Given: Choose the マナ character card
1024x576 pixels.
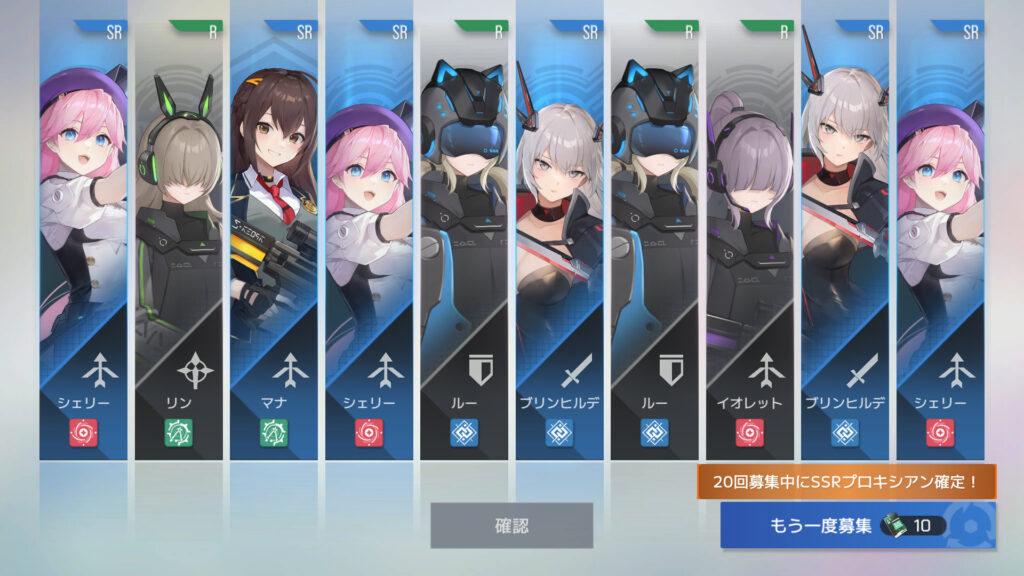Looking at the screenshot, I should (274, 240).
